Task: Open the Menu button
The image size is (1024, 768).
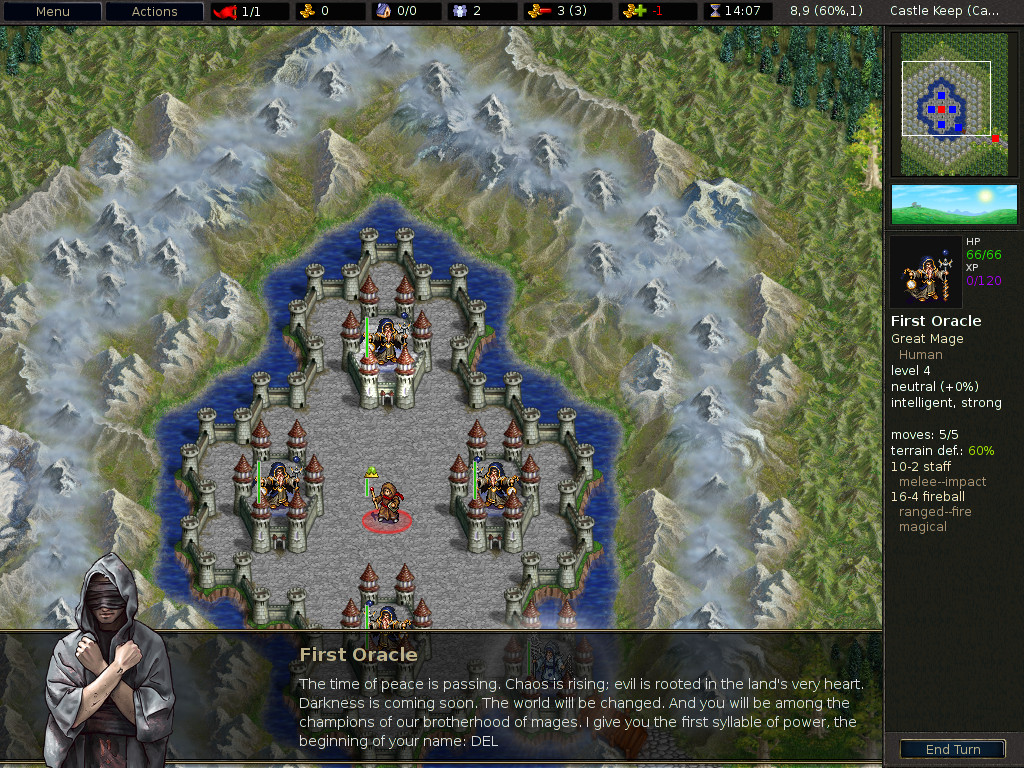Action: click(53, 12)
